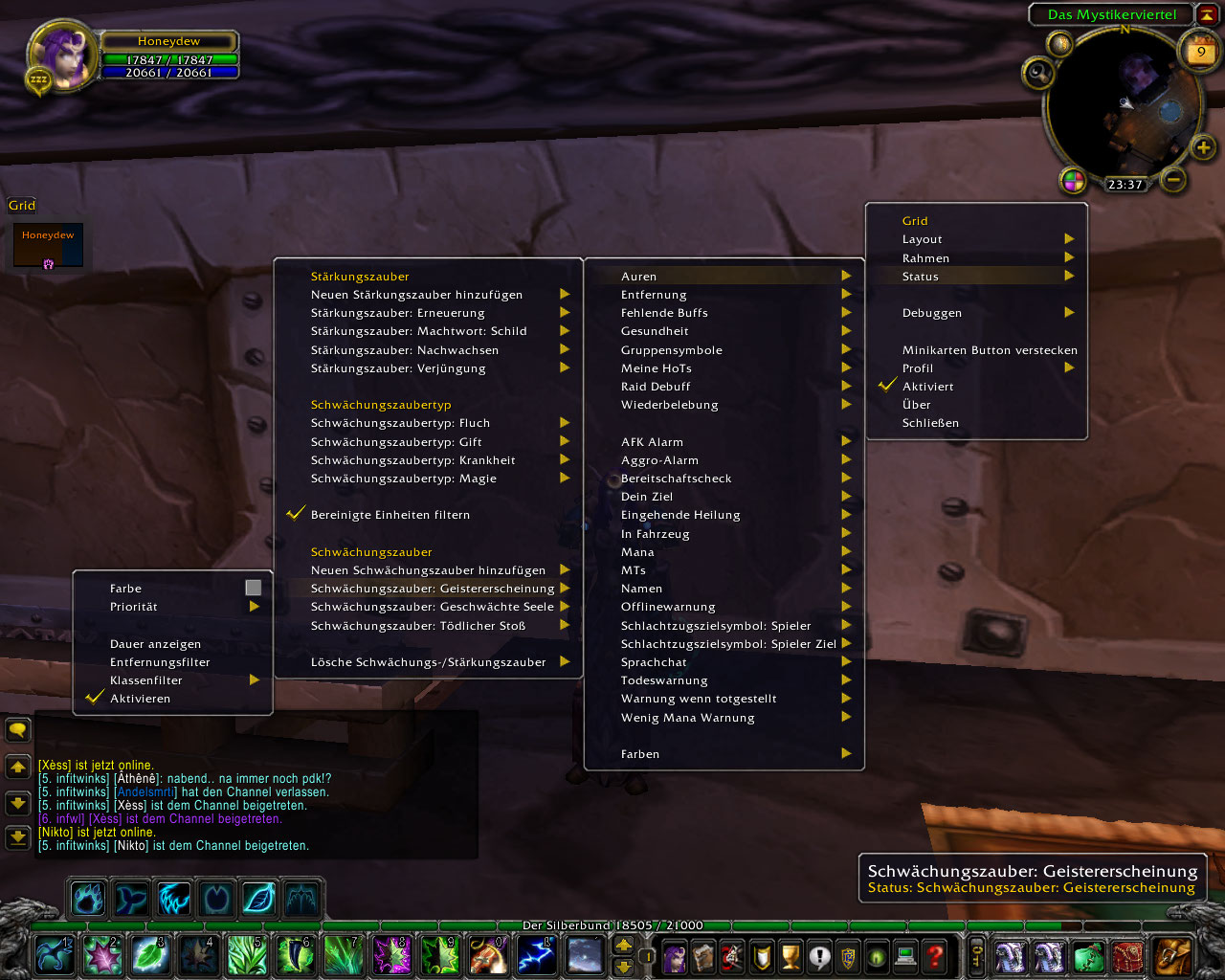Open the Priorität submenu
This screenshot has height=980, width=1225.
click(172, 607)
